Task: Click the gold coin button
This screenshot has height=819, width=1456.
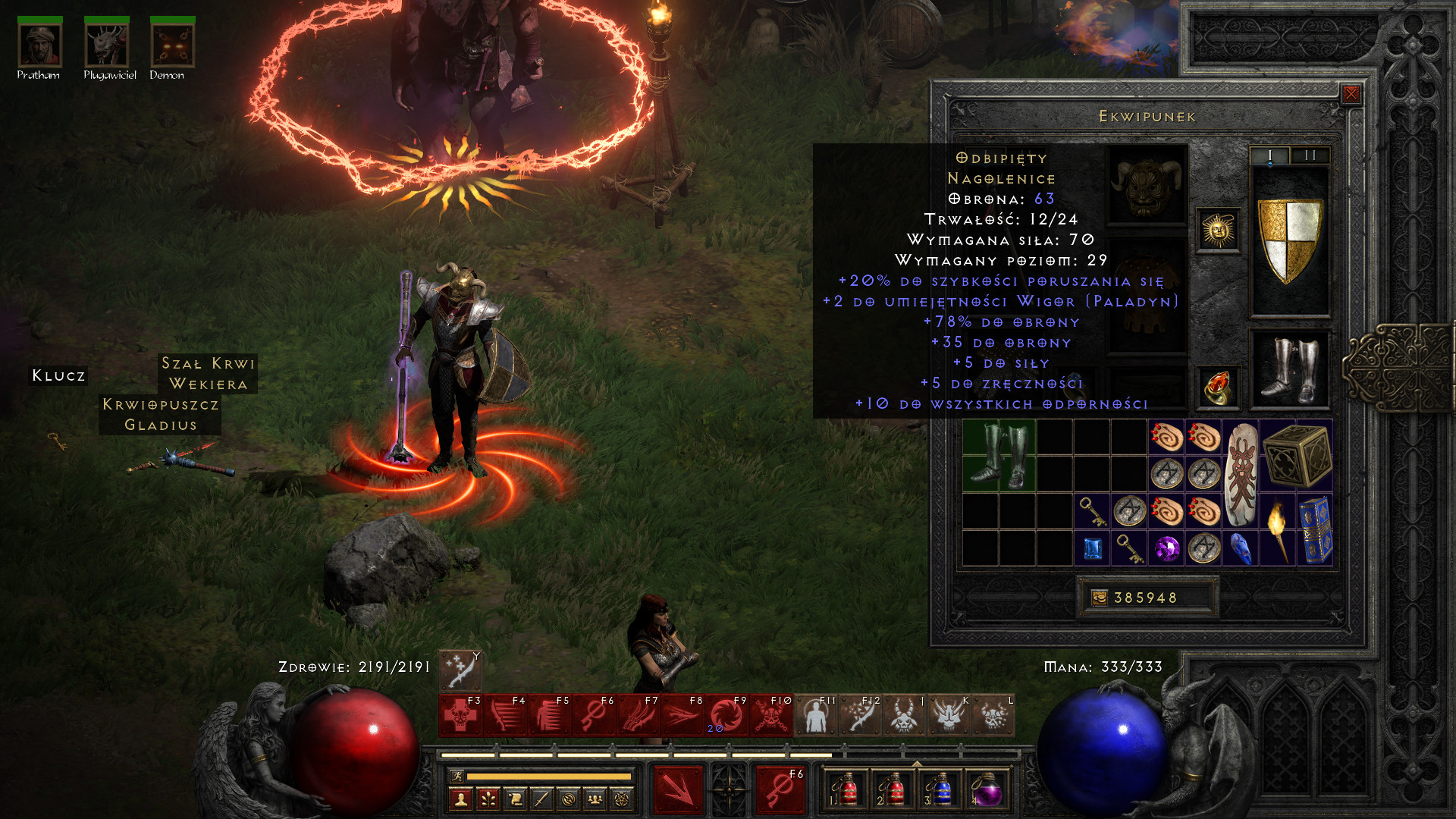Action: tap(1099, 598)
